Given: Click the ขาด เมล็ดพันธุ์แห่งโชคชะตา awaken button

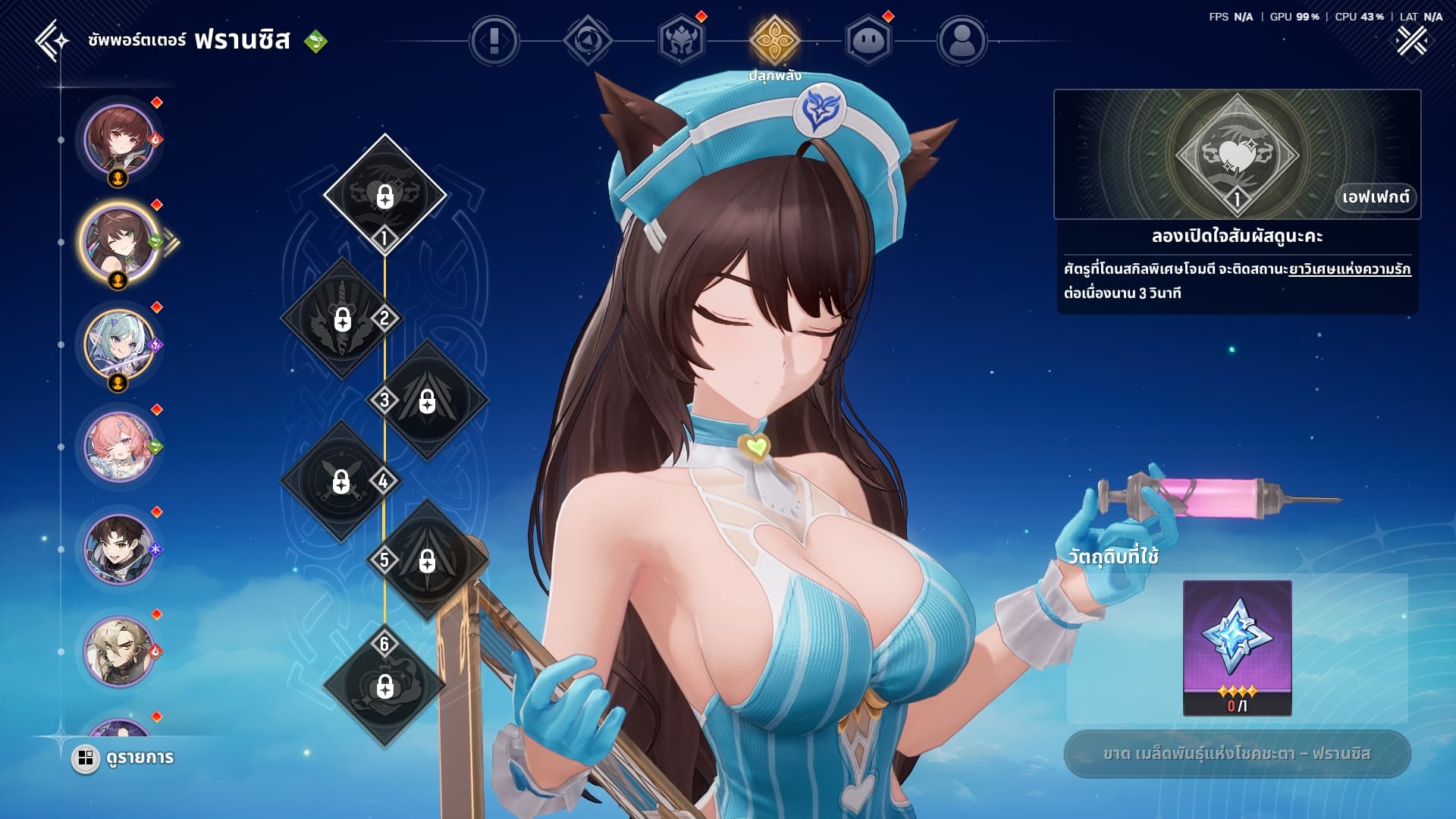Looking at the screenshot, I should pos(1237,754).
